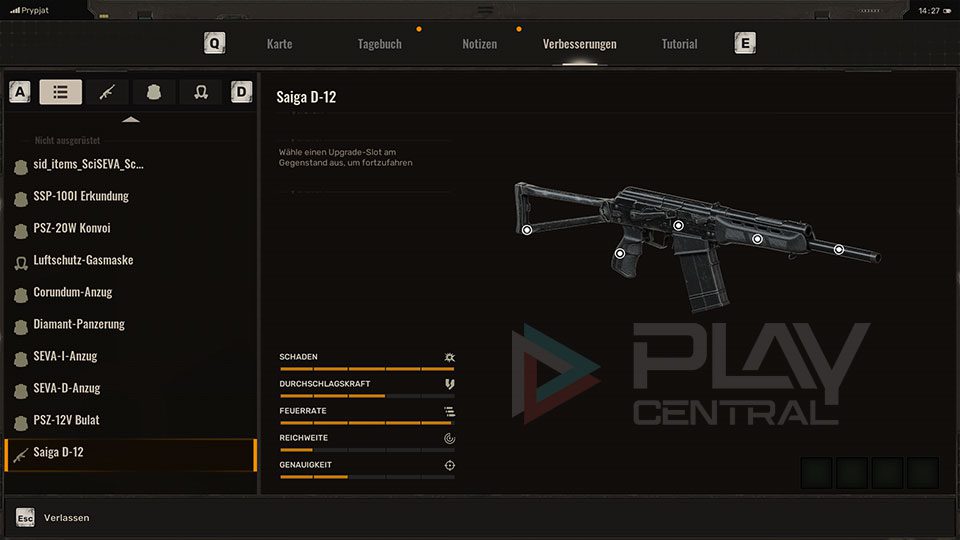Open the Notizen tab
The width and height of the screenshot is (960, 540).
(x=479, y=44)
